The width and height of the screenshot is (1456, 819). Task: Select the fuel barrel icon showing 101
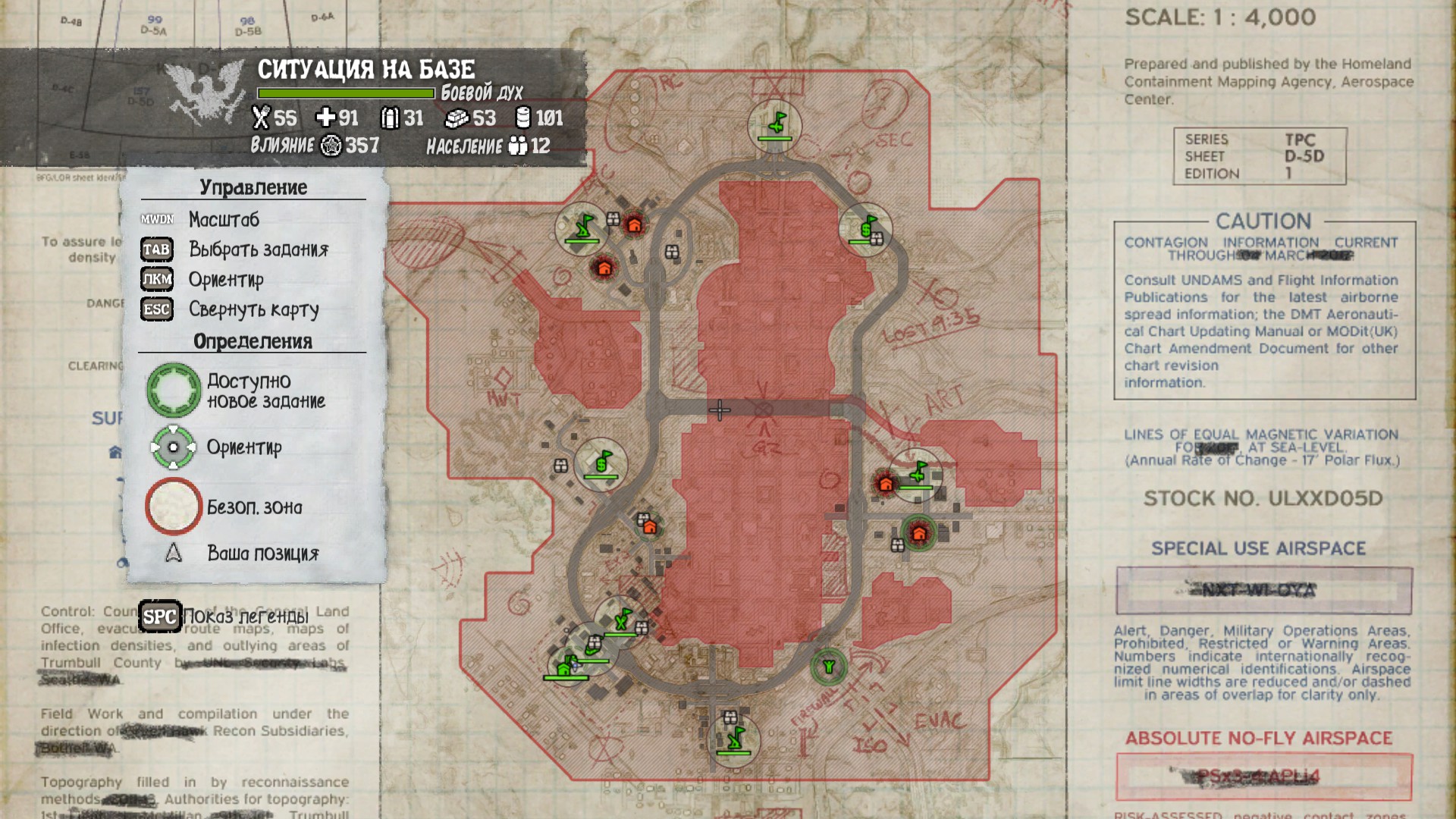pyautogui.click(x=522, y=118)
